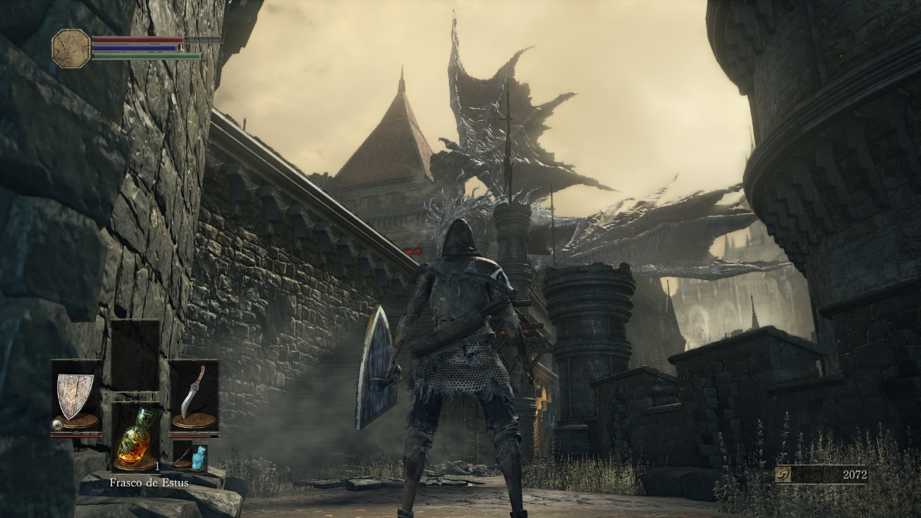
Task: Click the small blue ashen flask icon
Action: tap(198, 457)
